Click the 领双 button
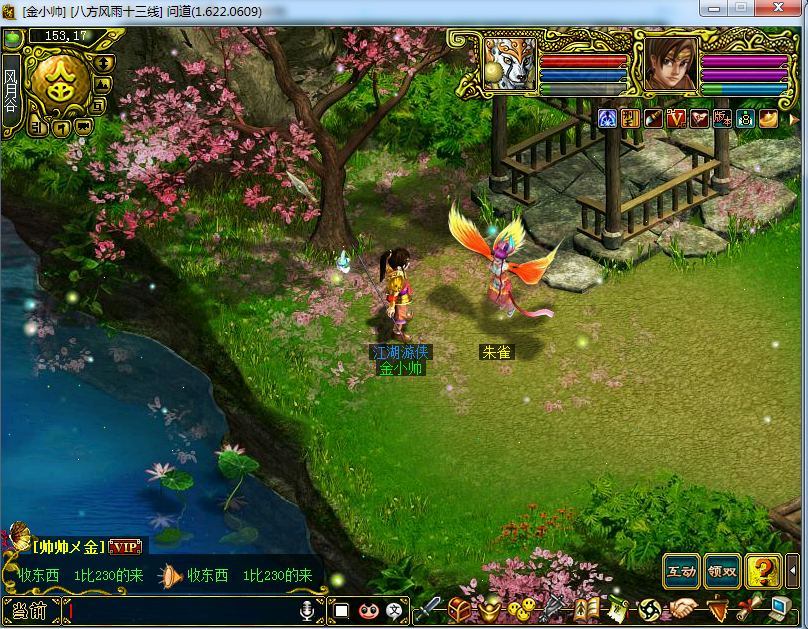808x629 pixels. click(x=722, y=571)
